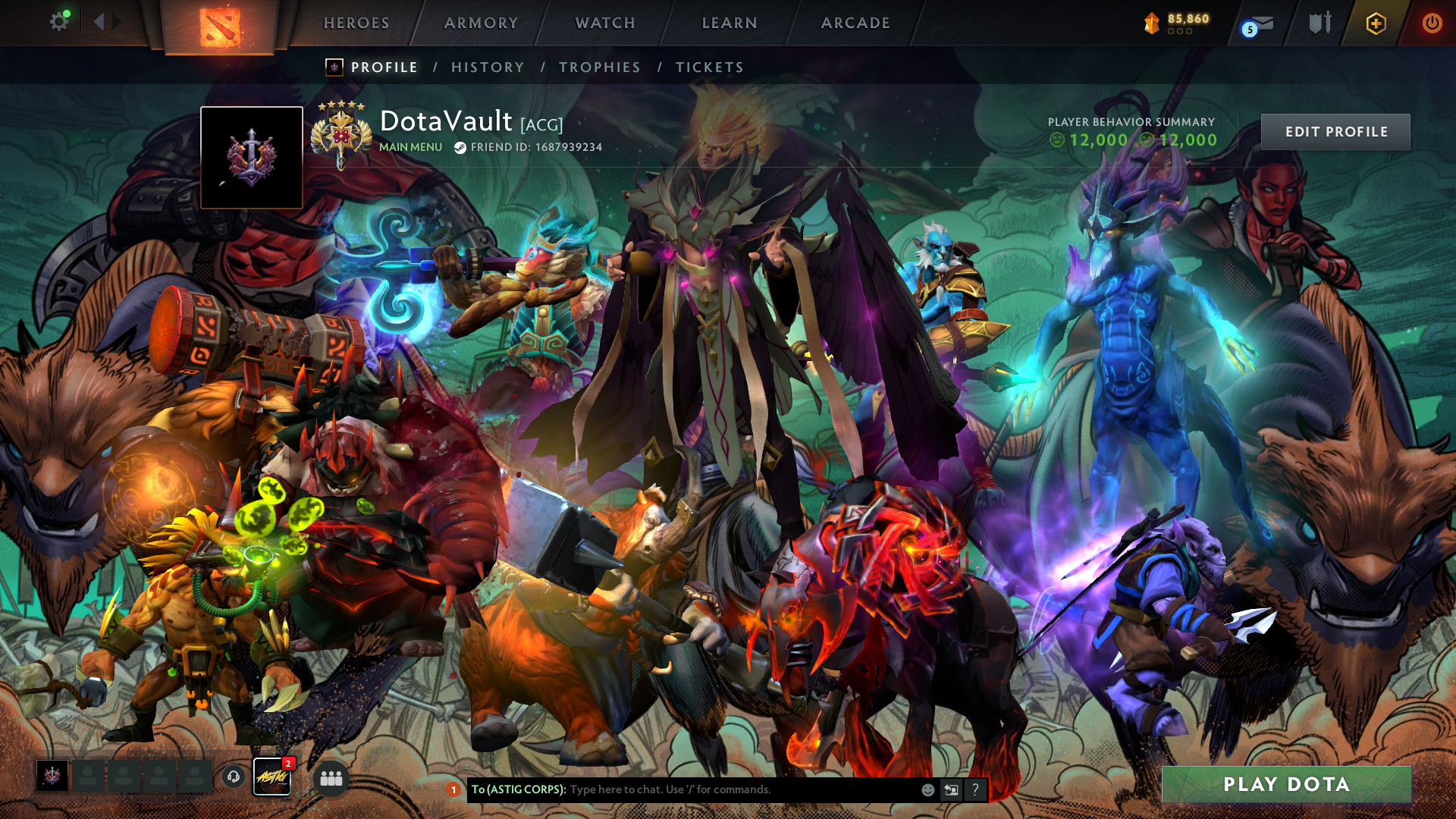Click the Dota Plus hexagon icon
This screenshot has height=819, width=1456.
(1376, 24)
